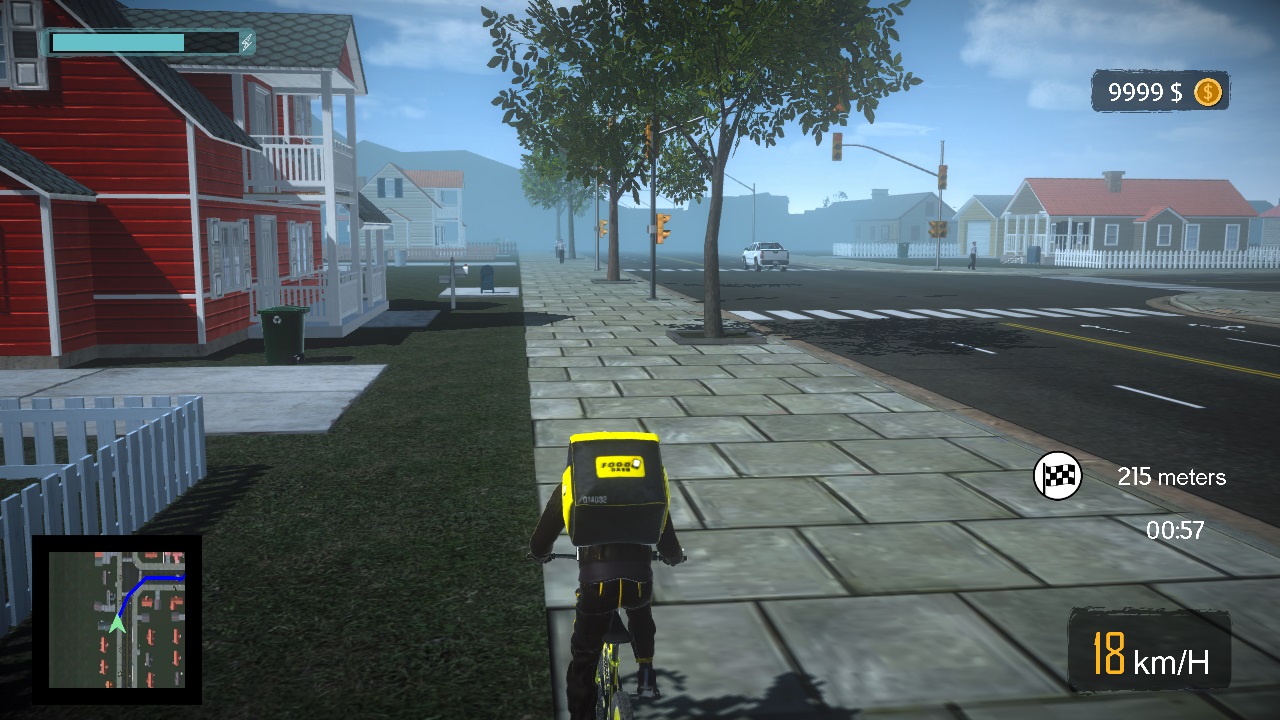Click the gold coin icon beside the money counter
The height and width of the screenshot is (720, 1280).
[1207, 92]
